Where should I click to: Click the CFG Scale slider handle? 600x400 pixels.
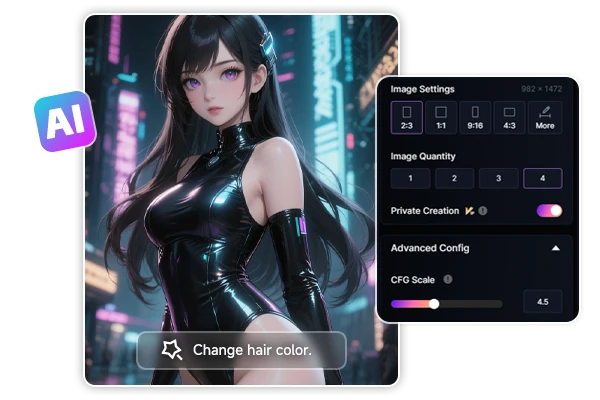434,303
